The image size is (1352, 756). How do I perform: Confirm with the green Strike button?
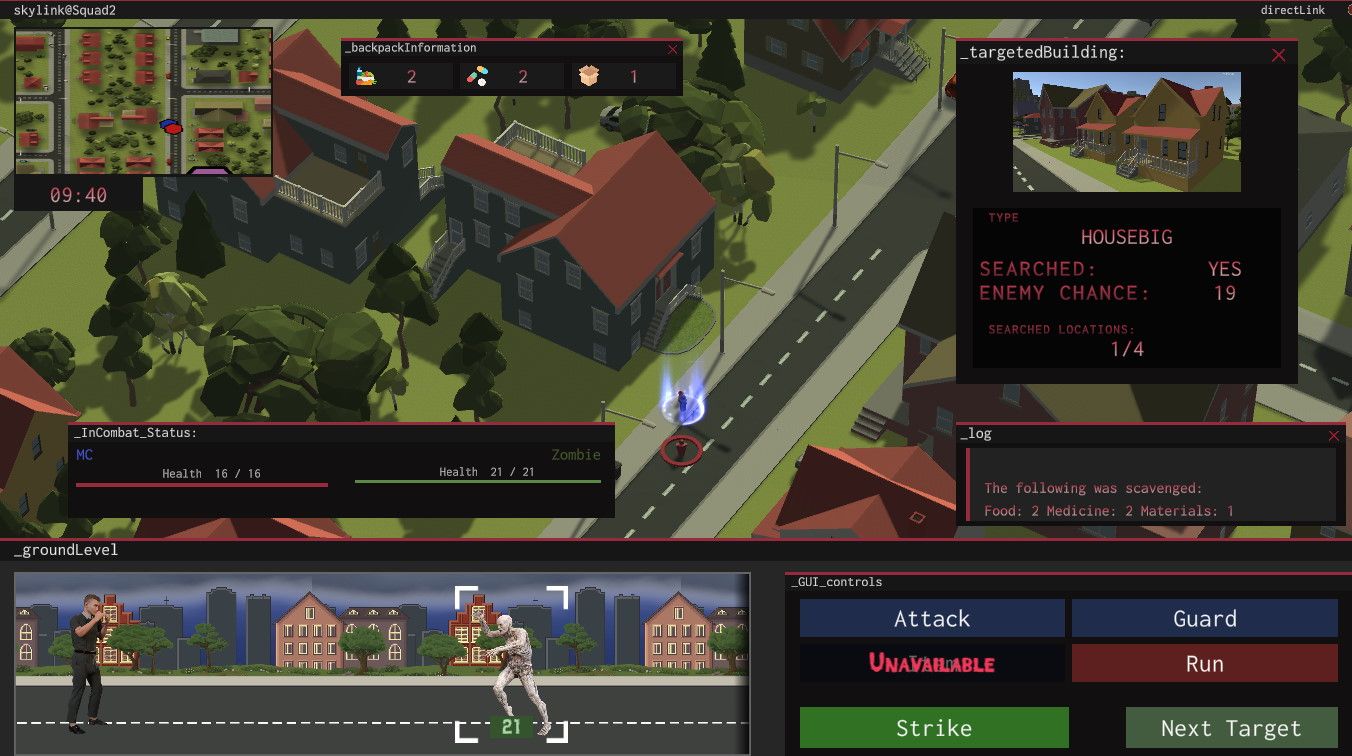pyautogui.click(x=934, y=728)
